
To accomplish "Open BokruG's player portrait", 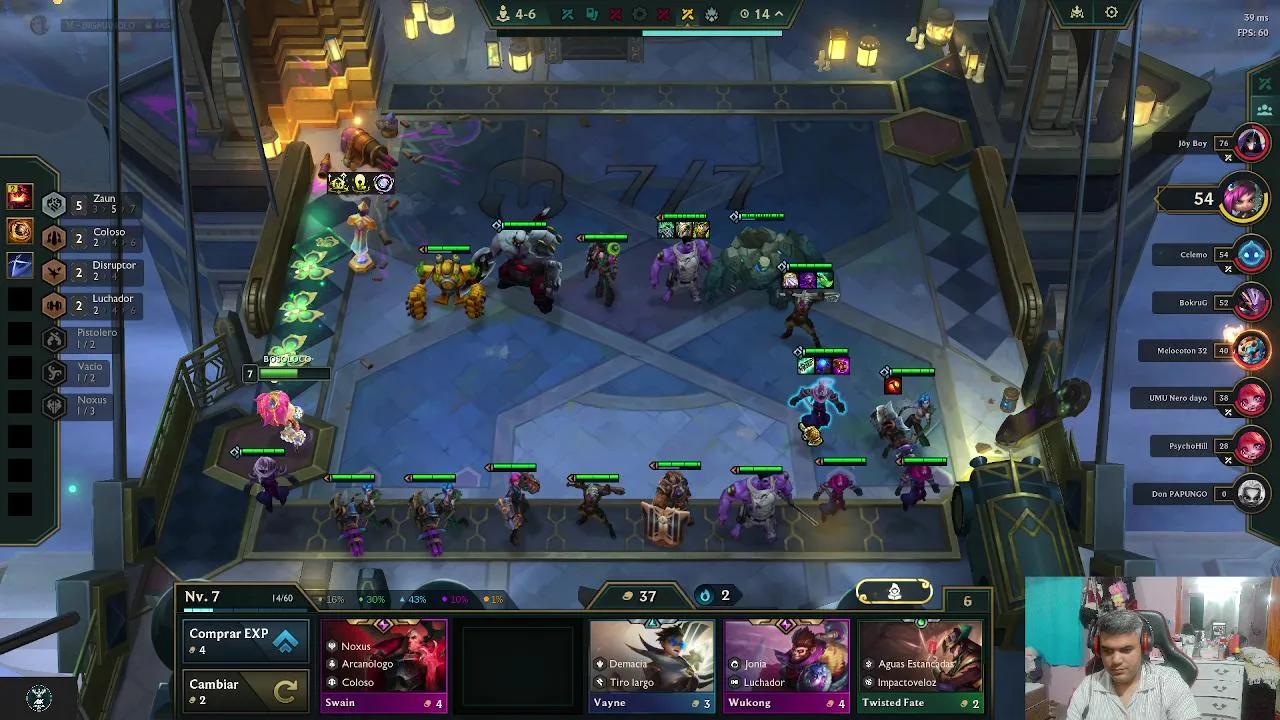I will (x=1251, y=302).
